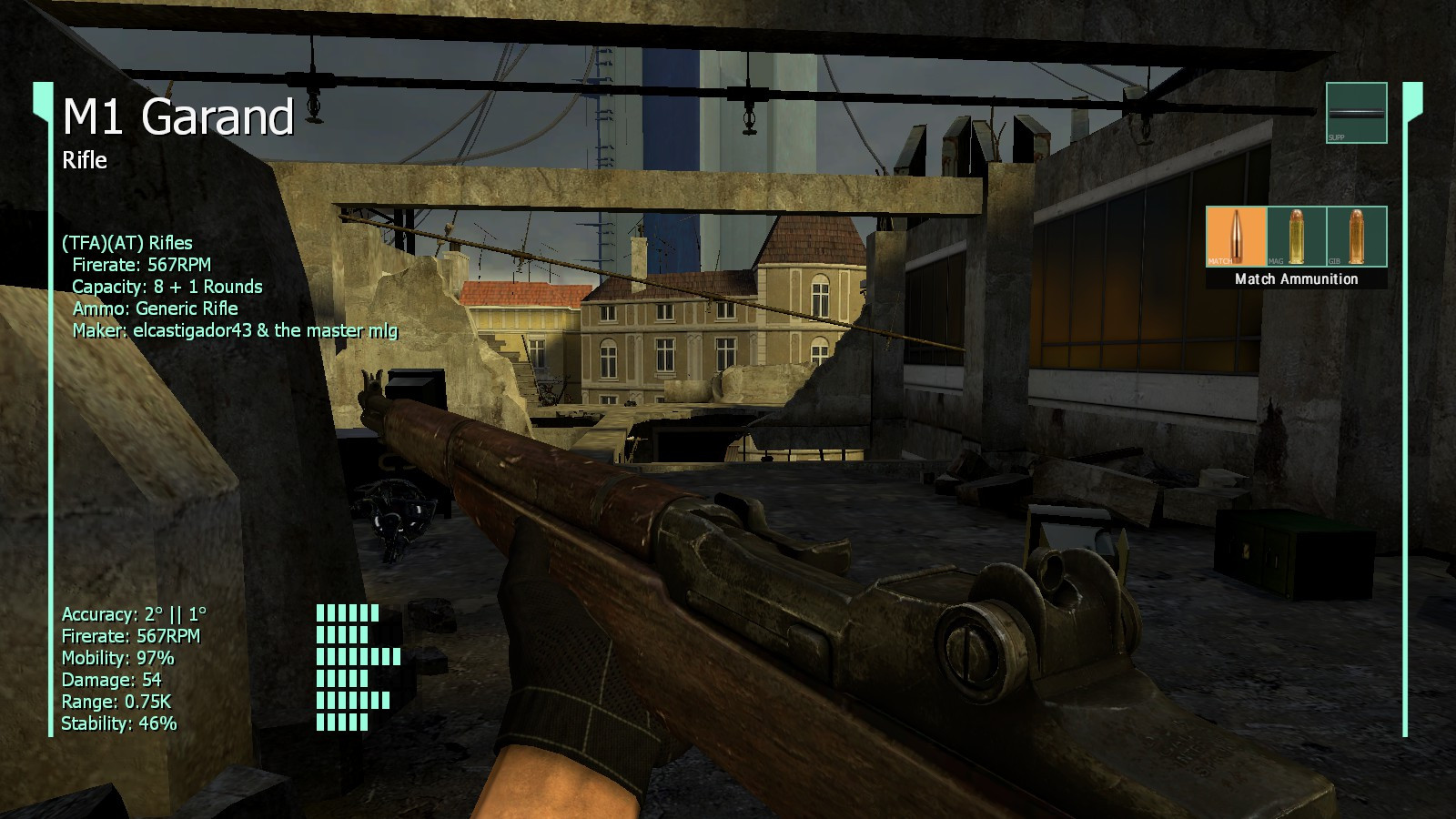Click the GIB ammunition round icon
1456x819 pixels.
(x=1357, y=235)
